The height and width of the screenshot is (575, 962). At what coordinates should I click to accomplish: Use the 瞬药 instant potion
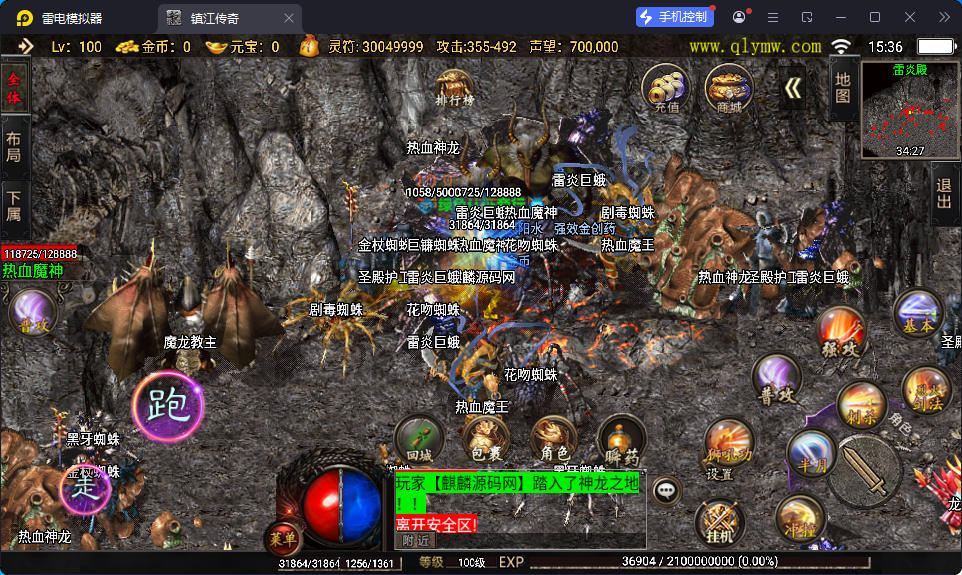[x=621, y=440]
